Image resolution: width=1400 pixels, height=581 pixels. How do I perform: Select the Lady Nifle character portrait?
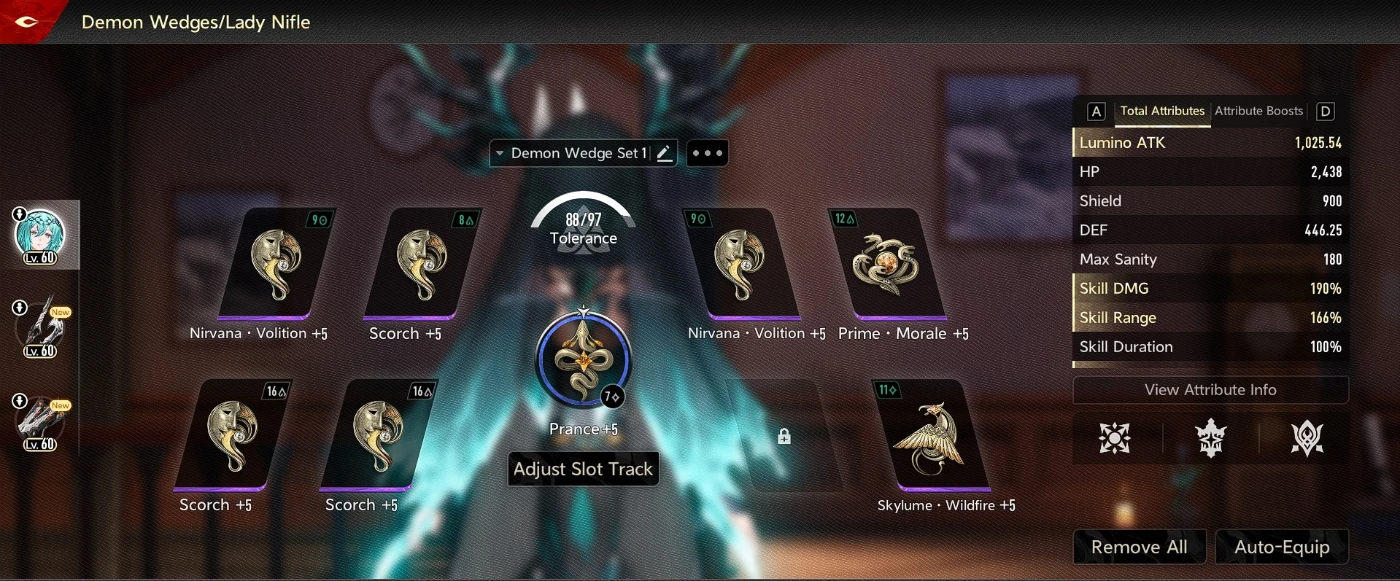[x=40, y=235]
